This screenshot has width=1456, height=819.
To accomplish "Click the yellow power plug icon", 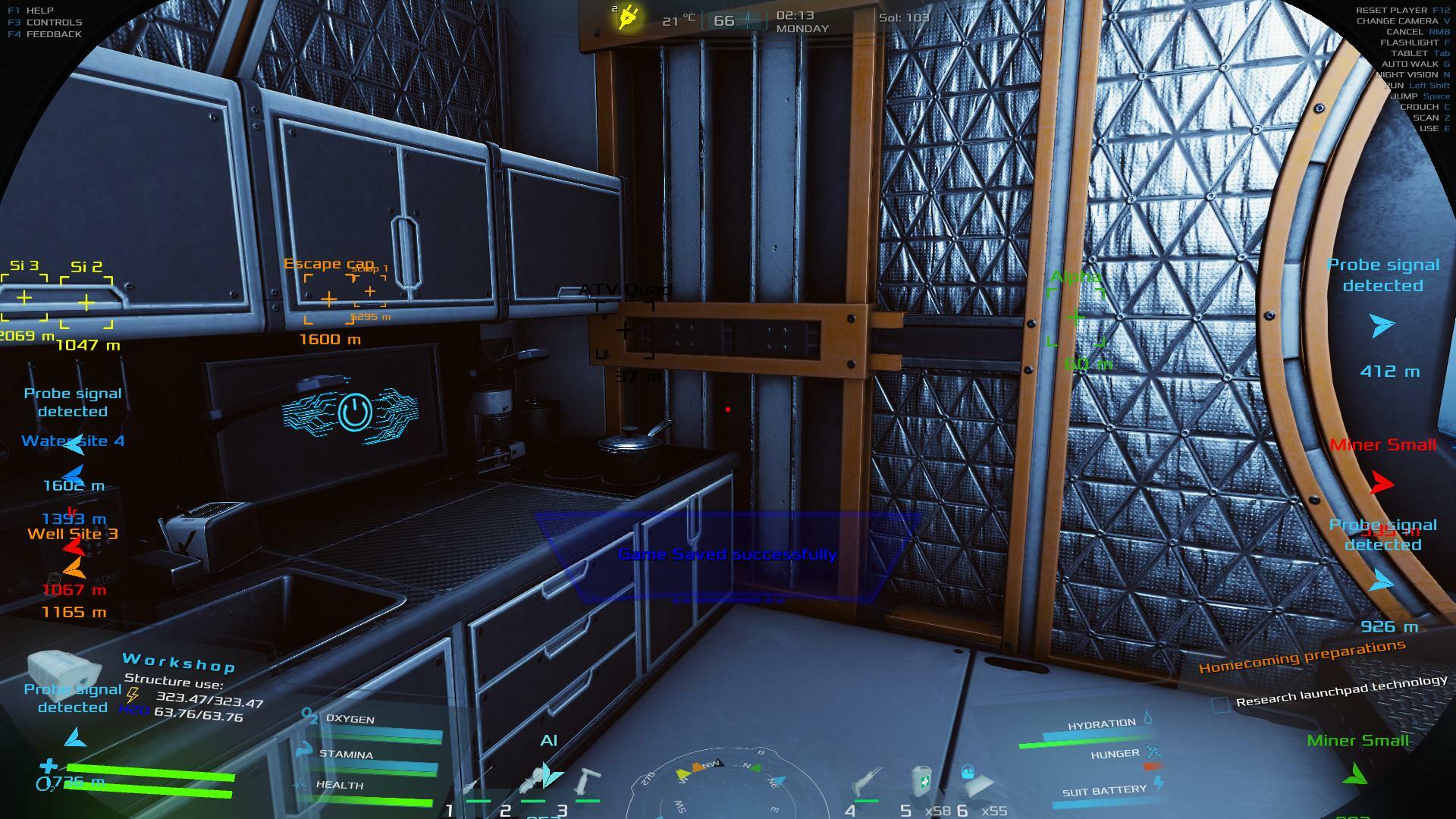I will (x=627, y=17).
